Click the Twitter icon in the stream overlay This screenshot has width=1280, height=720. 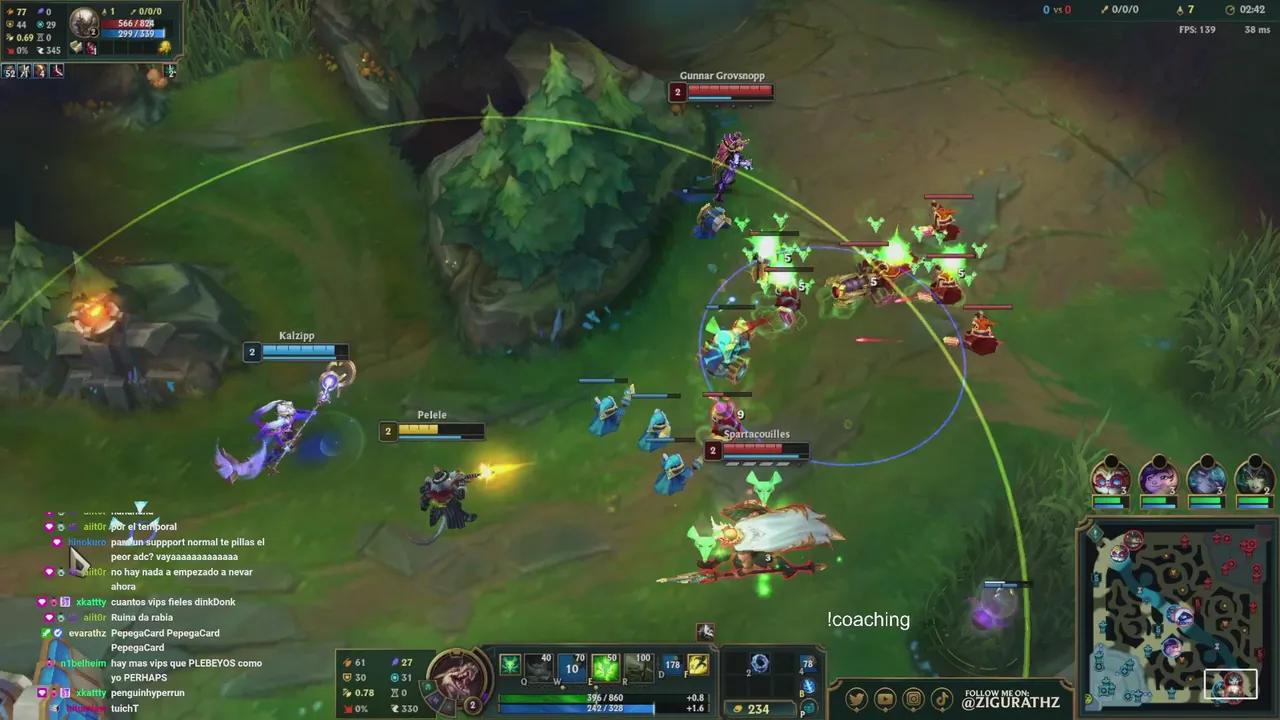tap(858, 697)
